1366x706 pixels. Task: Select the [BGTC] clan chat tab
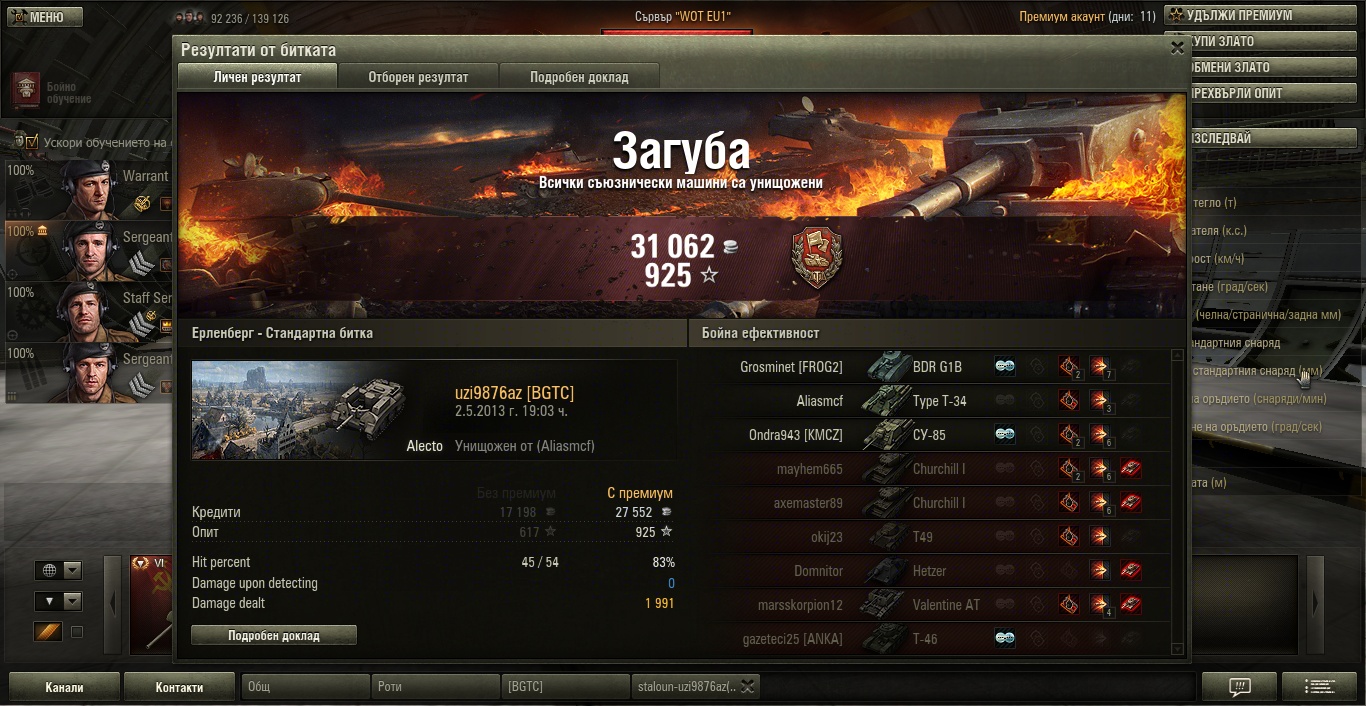(564, 687)
